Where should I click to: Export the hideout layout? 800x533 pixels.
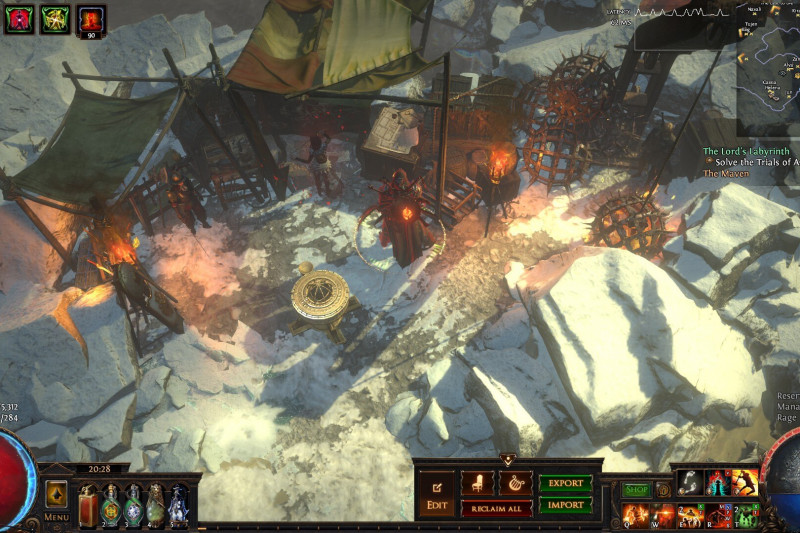pyautogui.click(x=566, y=483)
